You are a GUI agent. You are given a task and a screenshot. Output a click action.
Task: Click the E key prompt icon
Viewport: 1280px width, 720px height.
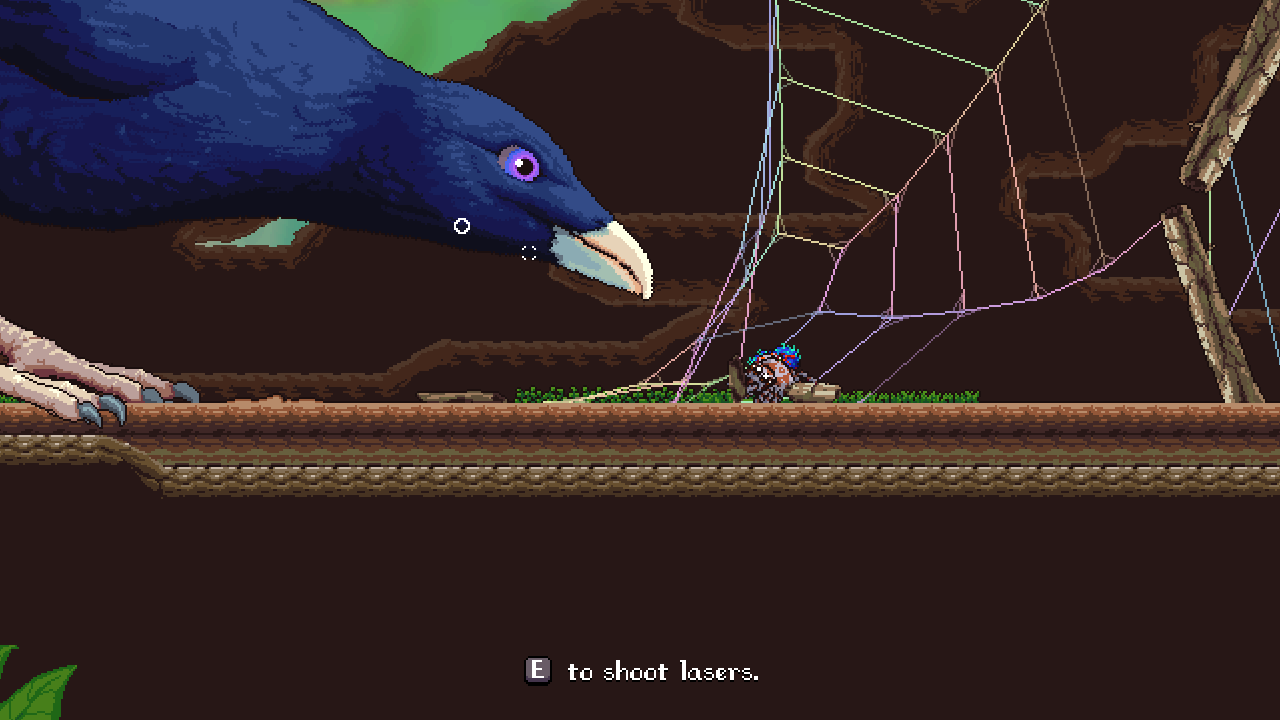(x=538, y=671)
